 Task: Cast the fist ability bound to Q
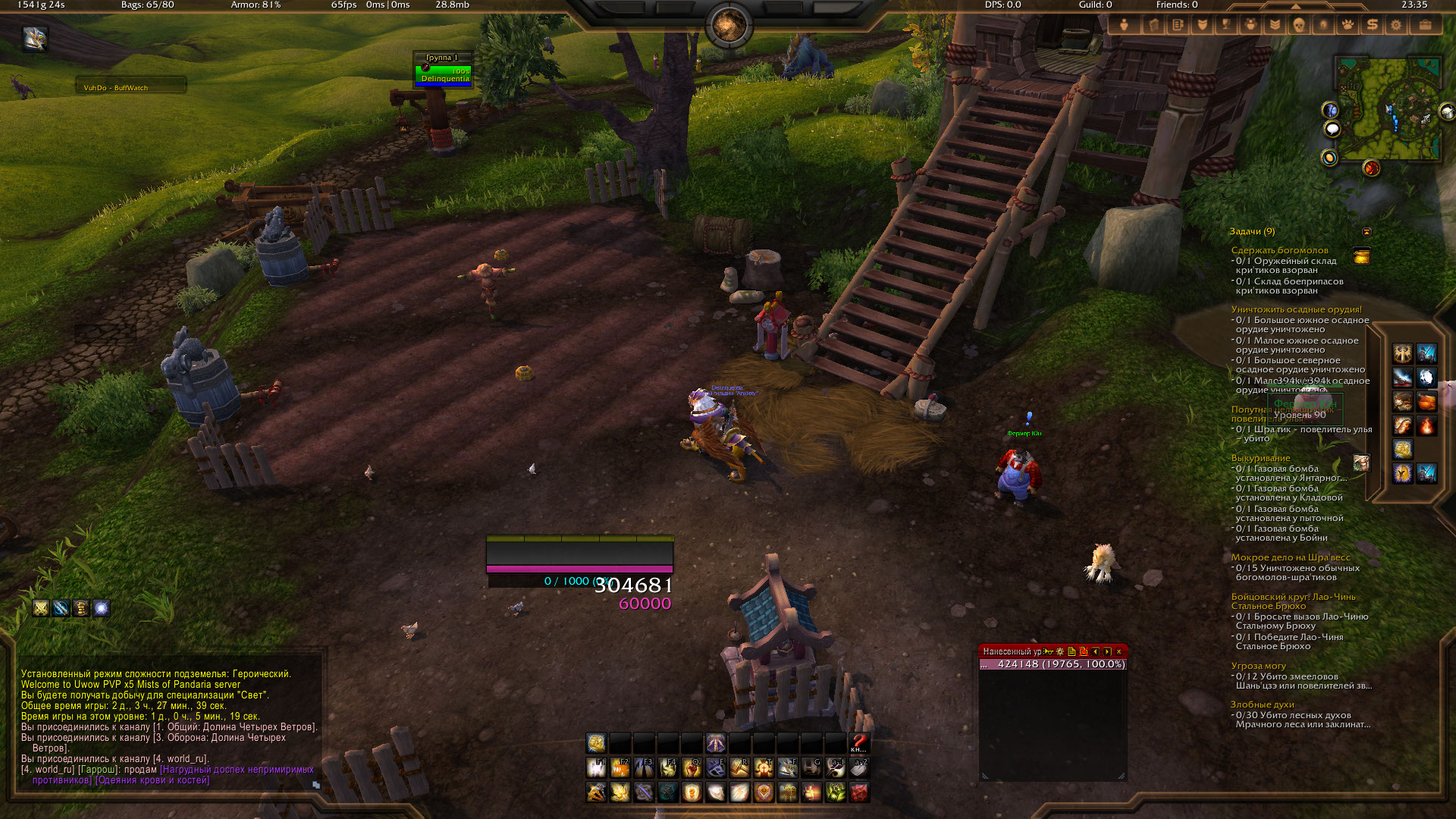click(x=692, y=768)
